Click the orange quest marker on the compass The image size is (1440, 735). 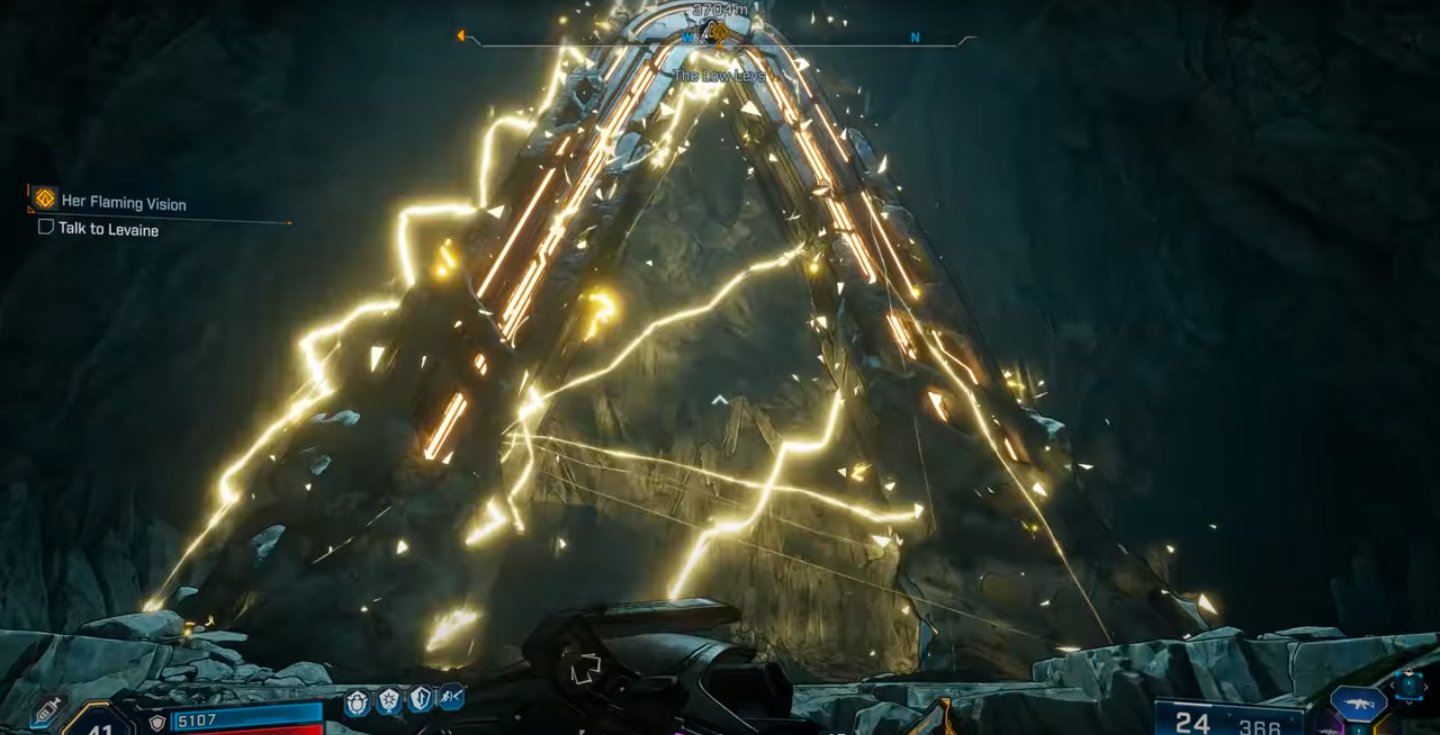(x=718, y=33)
